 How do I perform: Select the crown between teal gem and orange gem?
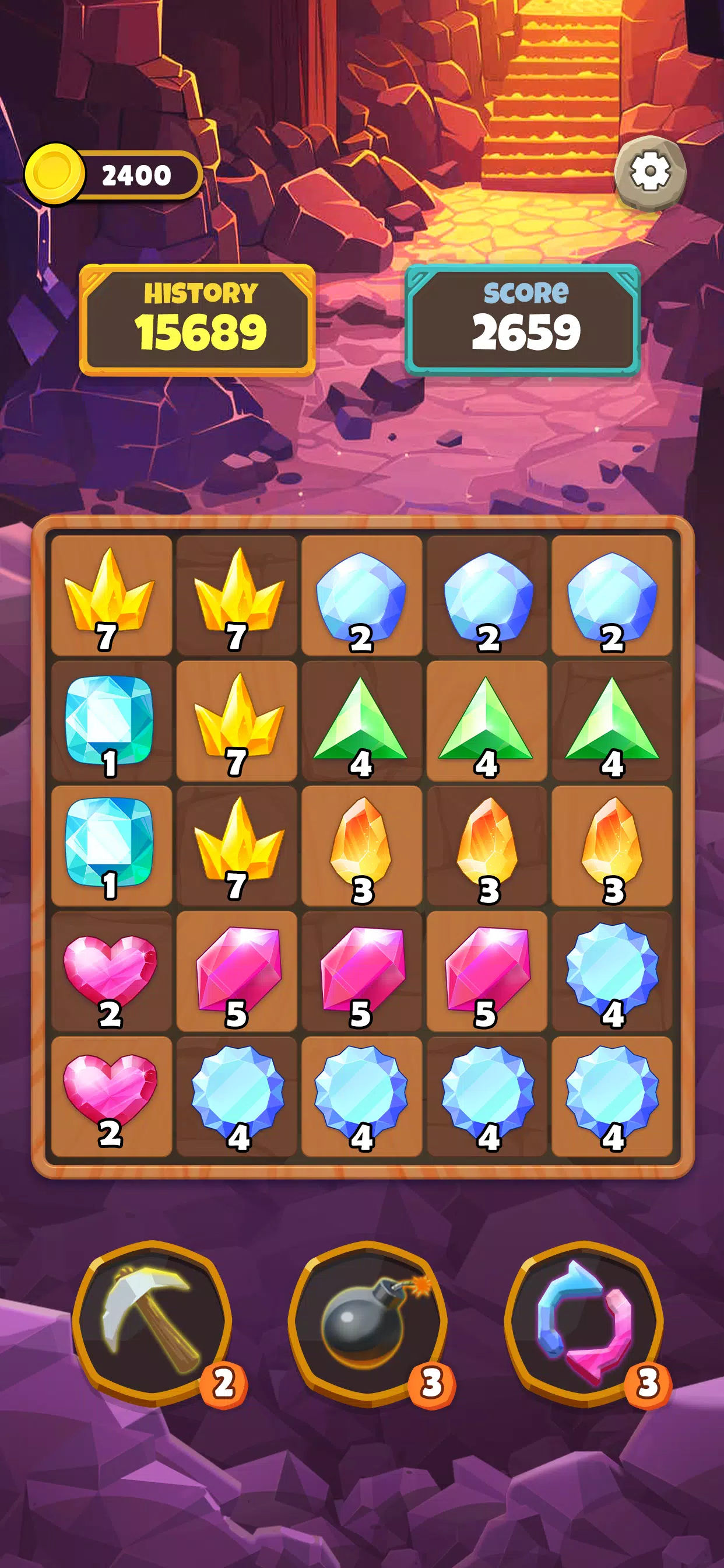(x=237, y=845)
